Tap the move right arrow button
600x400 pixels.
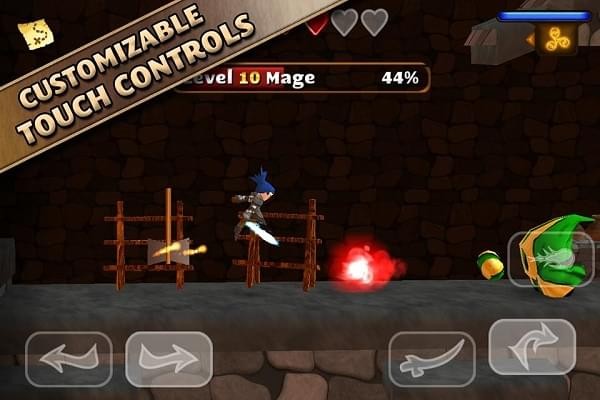169,359
